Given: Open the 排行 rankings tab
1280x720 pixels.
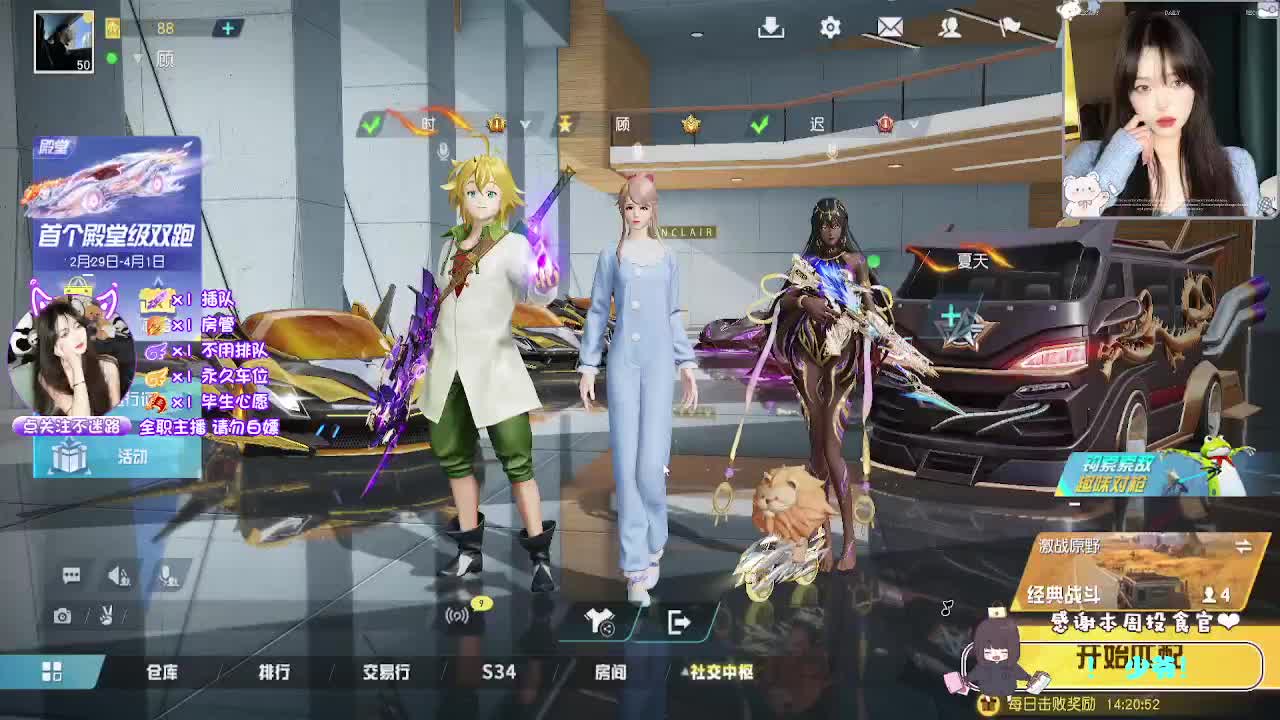Looking at the screenshot, I should click(x=274, y=673).
